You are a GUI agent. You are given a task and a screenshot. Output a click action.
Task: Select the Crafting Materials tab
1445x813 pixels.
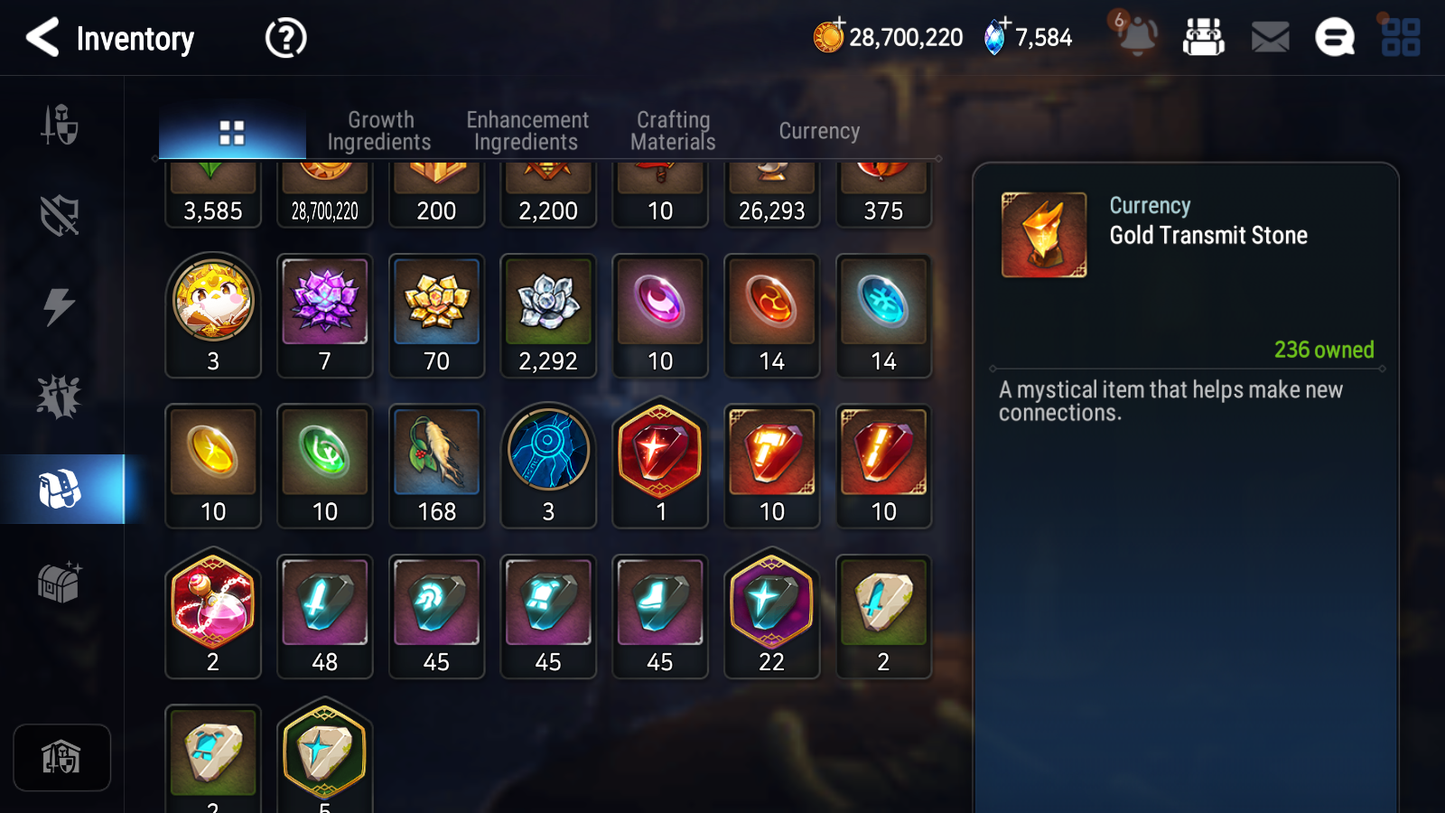[x=673, y=131]
